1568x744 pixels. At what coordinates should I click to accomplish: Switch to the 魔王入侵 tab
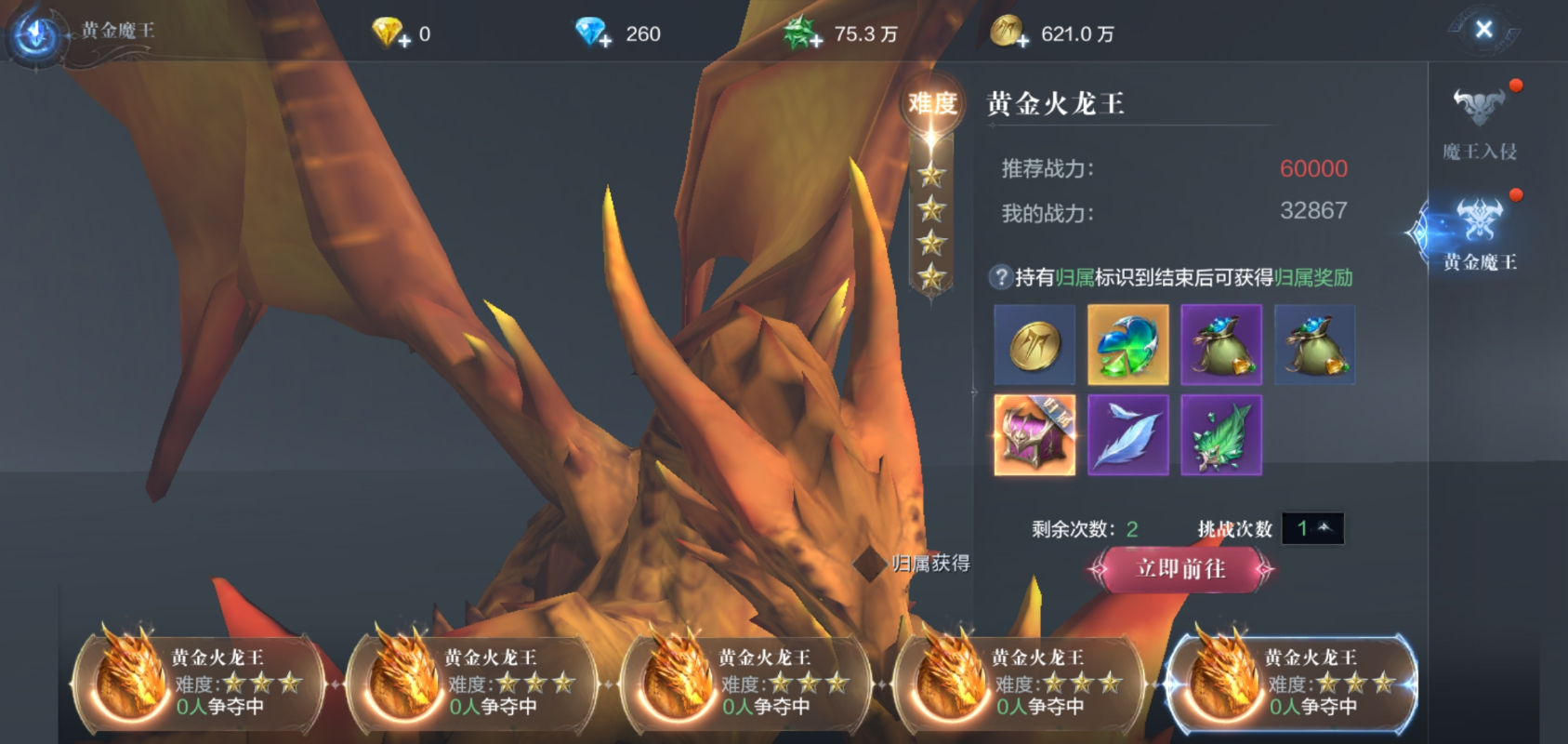(1479, 119)
